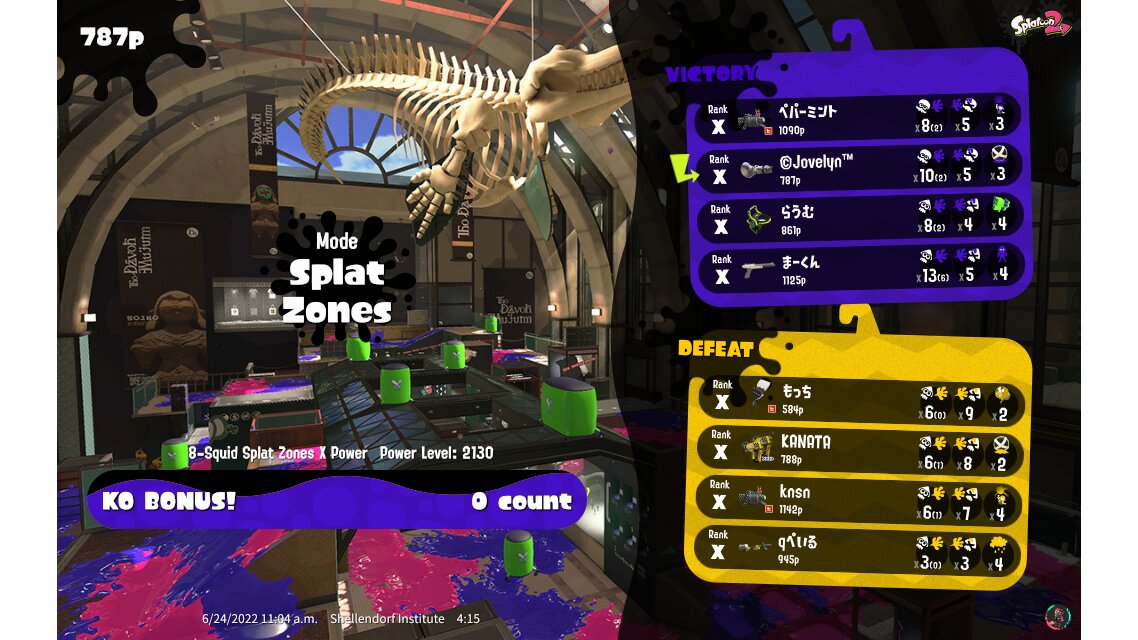
Task: Select ペパーミント's result row
Action: point(860,118)
